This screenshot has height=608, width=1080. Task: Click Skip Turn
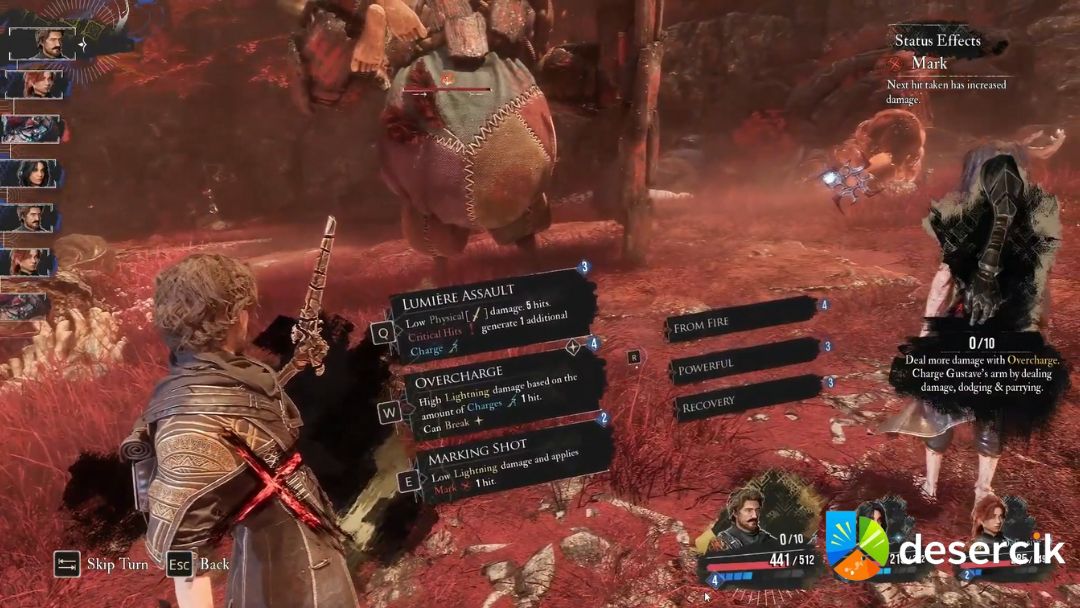103,565
